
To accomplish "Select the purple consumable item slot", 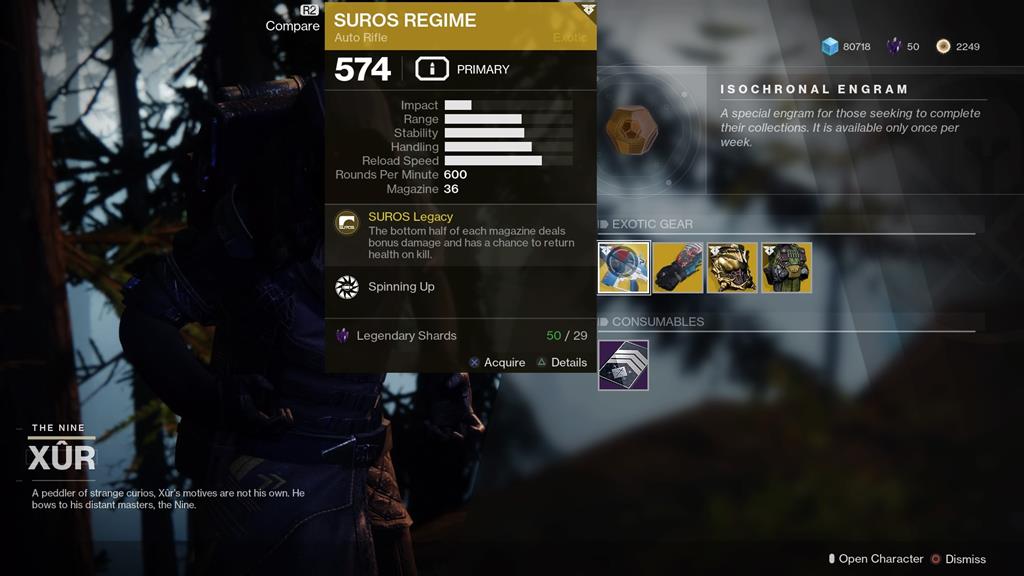I will click(624, 365).
